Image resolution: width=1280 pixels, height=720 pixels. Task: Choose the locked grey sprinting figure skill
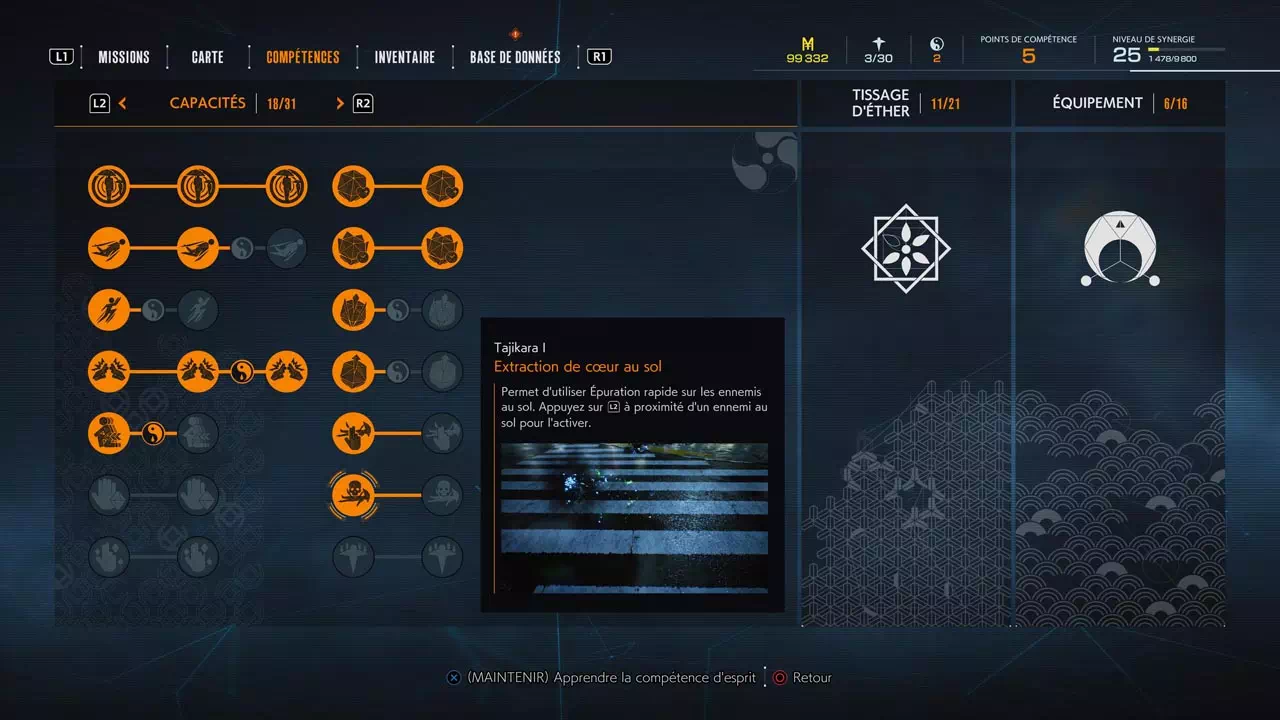[198, 310]
